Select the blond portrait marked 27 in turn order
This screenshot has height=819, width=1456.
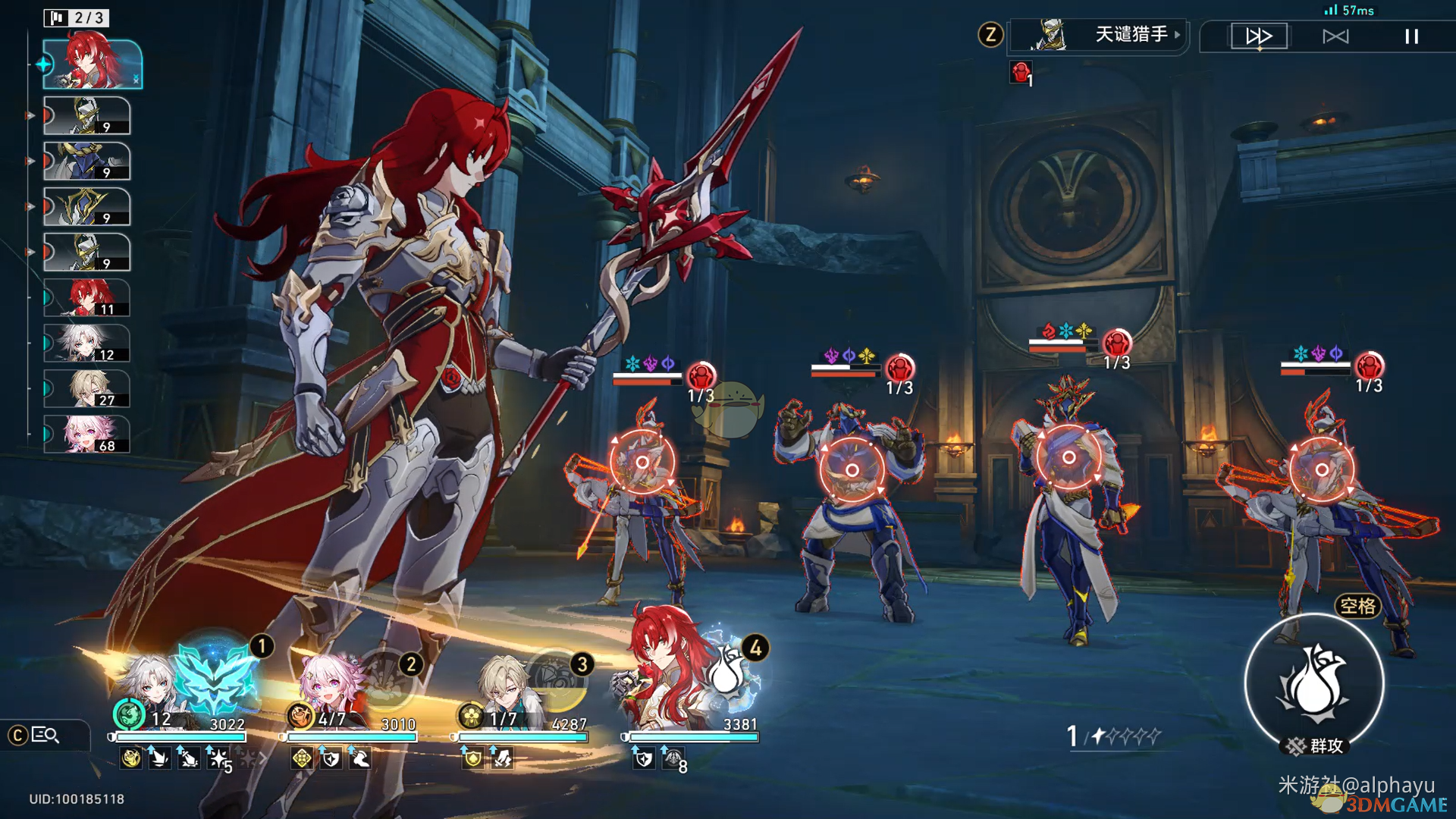(x=86, y=389)
